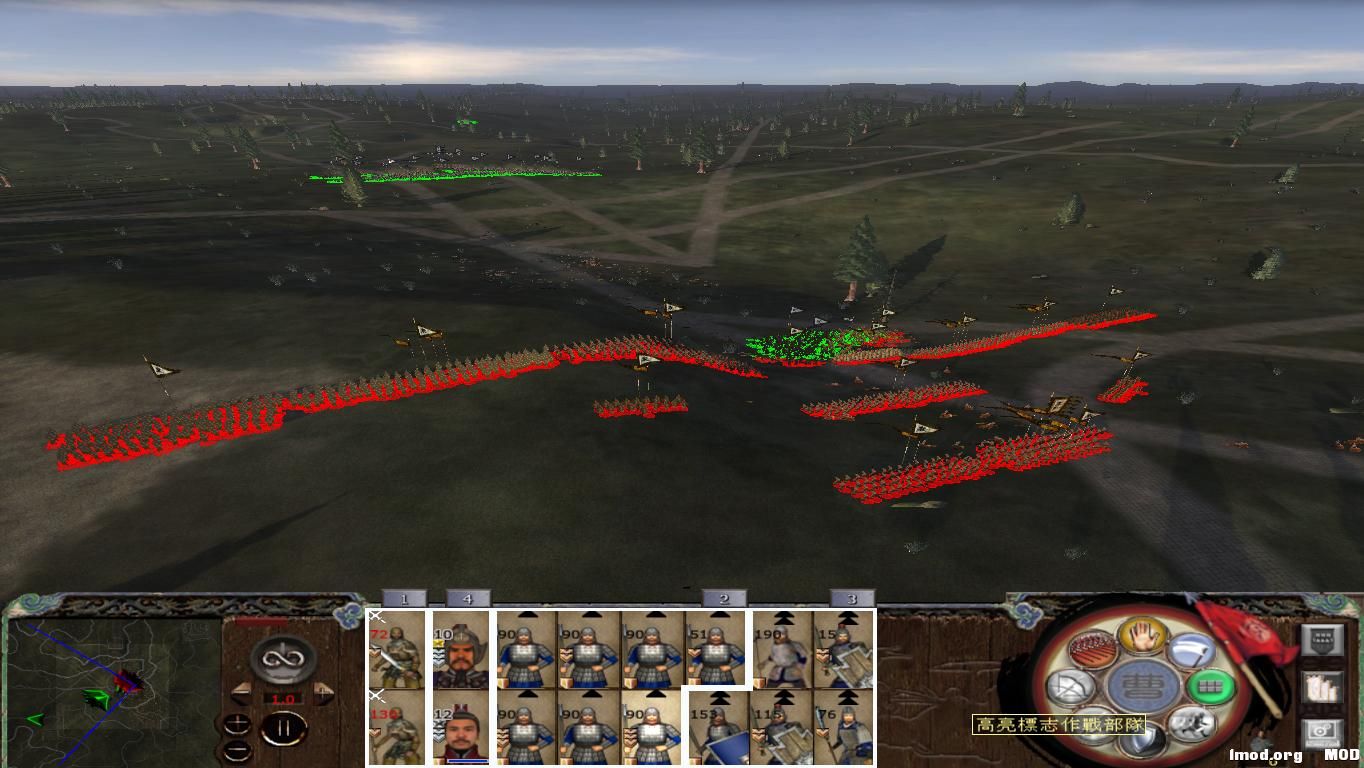This screenshot has width=1364, height=768.
Task: Click the zoom in plus button near minimap
Action: click(238, 725)
